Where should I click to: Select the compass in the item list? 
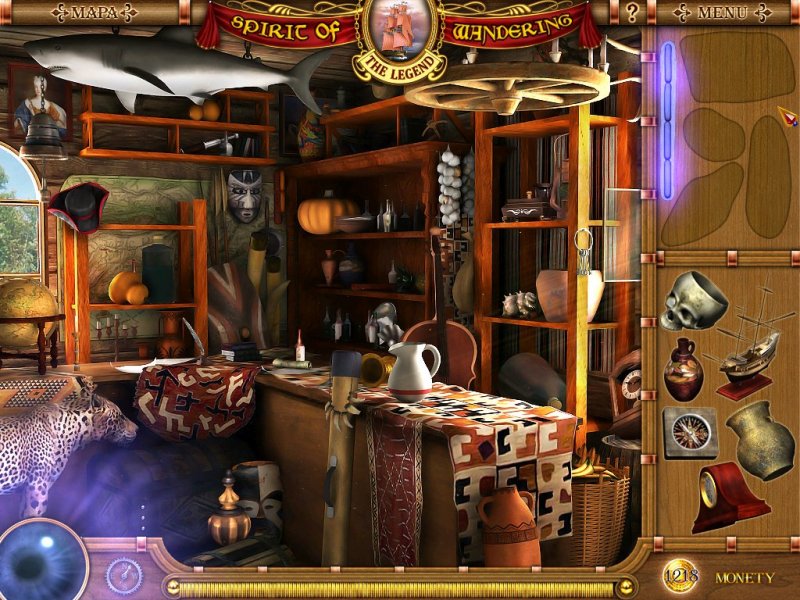(x=687, y=432)
